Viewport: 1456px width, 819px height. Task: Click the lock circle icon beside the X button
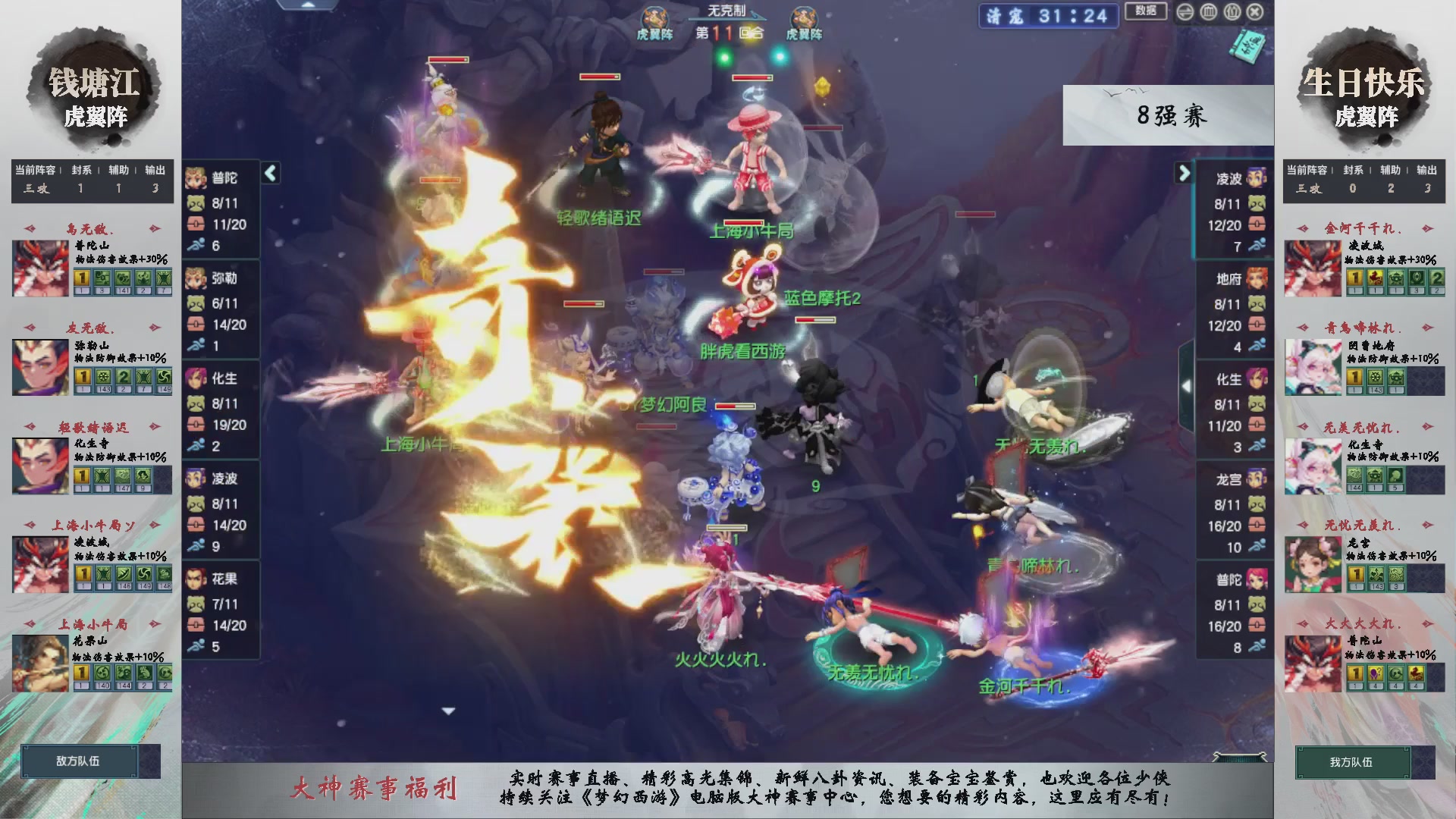pyautogui.click(x=1232, y=12)
